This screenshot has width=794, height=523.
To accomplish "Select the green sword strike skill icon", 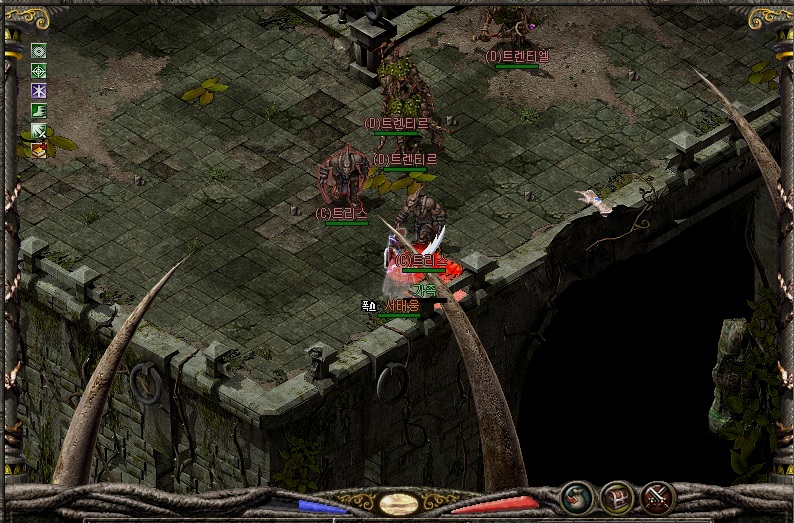I will (39, 131).
